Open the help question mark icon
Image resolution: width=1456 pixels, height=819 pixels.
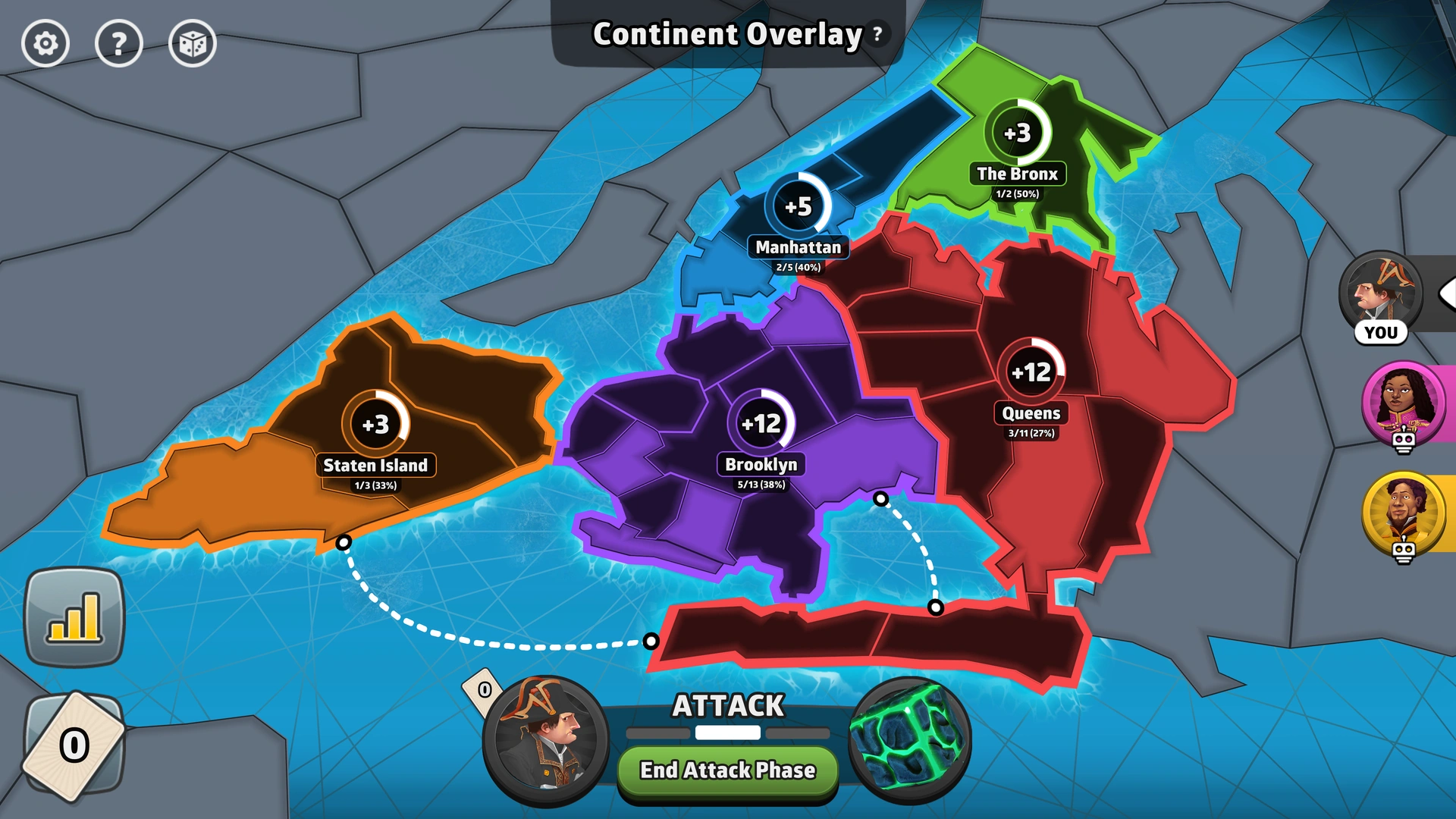pyautogui.click(x=120, y=45)
